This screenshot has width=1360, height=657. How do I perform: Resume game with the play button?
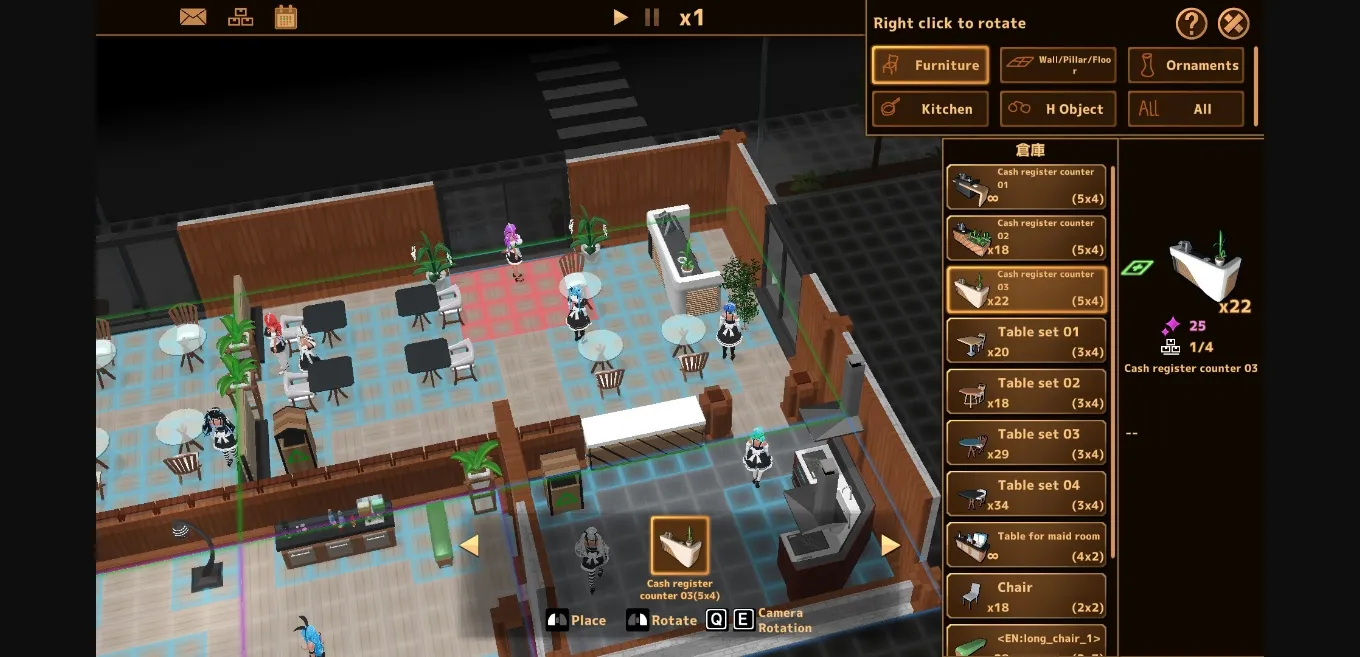click(x=621, y=17)
